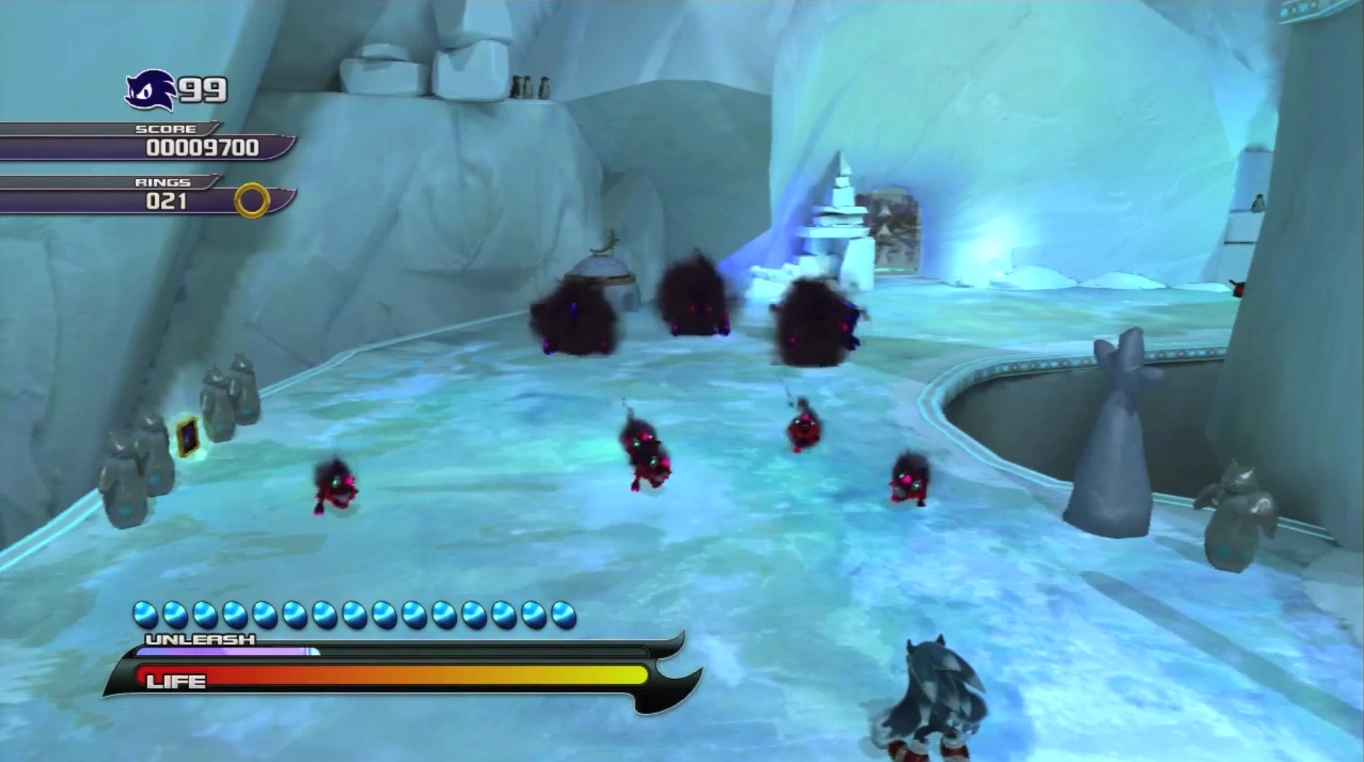Select the gold ring counter icon

coord(252,200)
